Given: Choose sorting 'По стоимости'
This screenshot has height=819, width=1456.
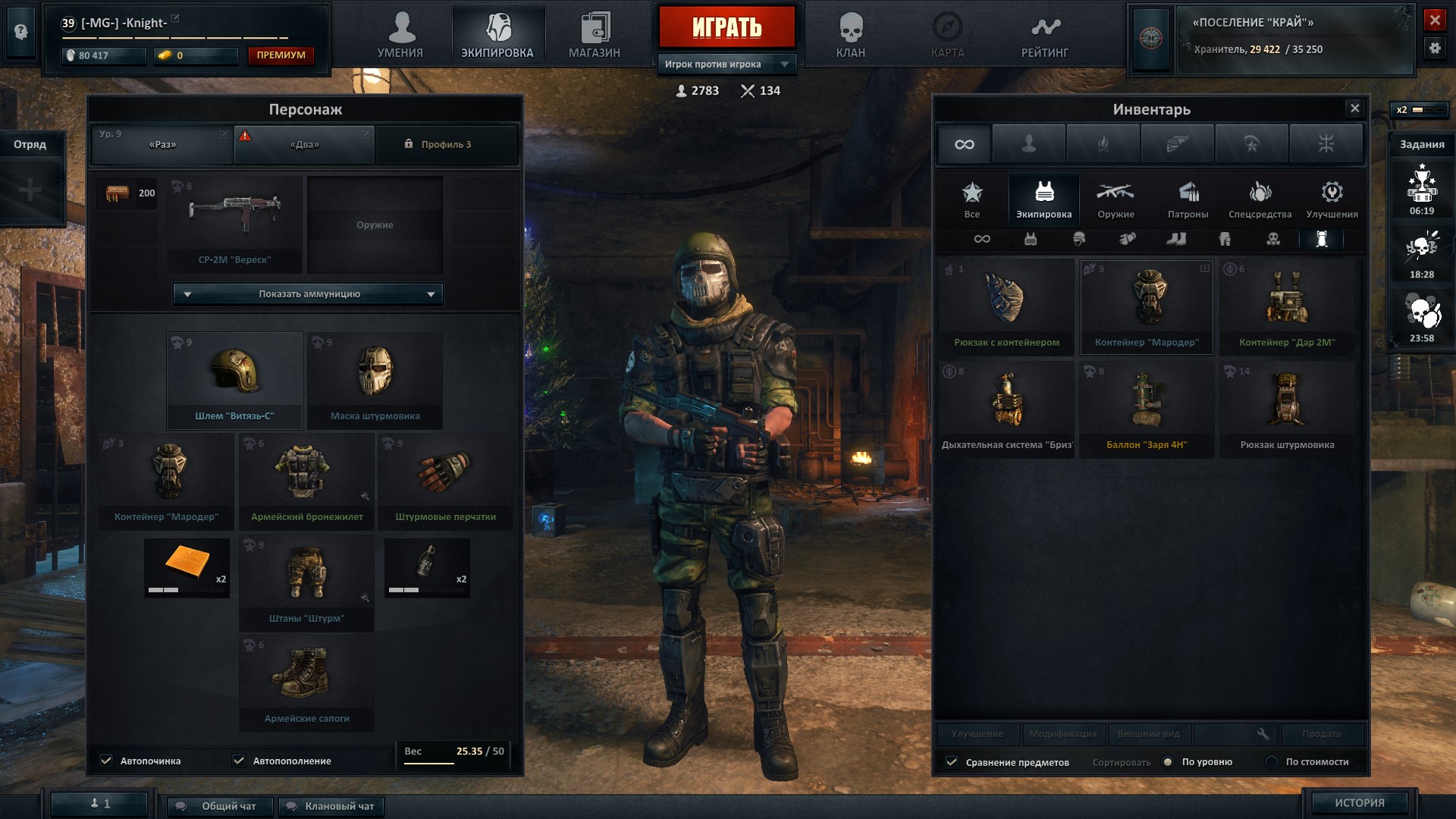Looking at the screenshot, I should pyautogui.click(x=1272, y=762).
